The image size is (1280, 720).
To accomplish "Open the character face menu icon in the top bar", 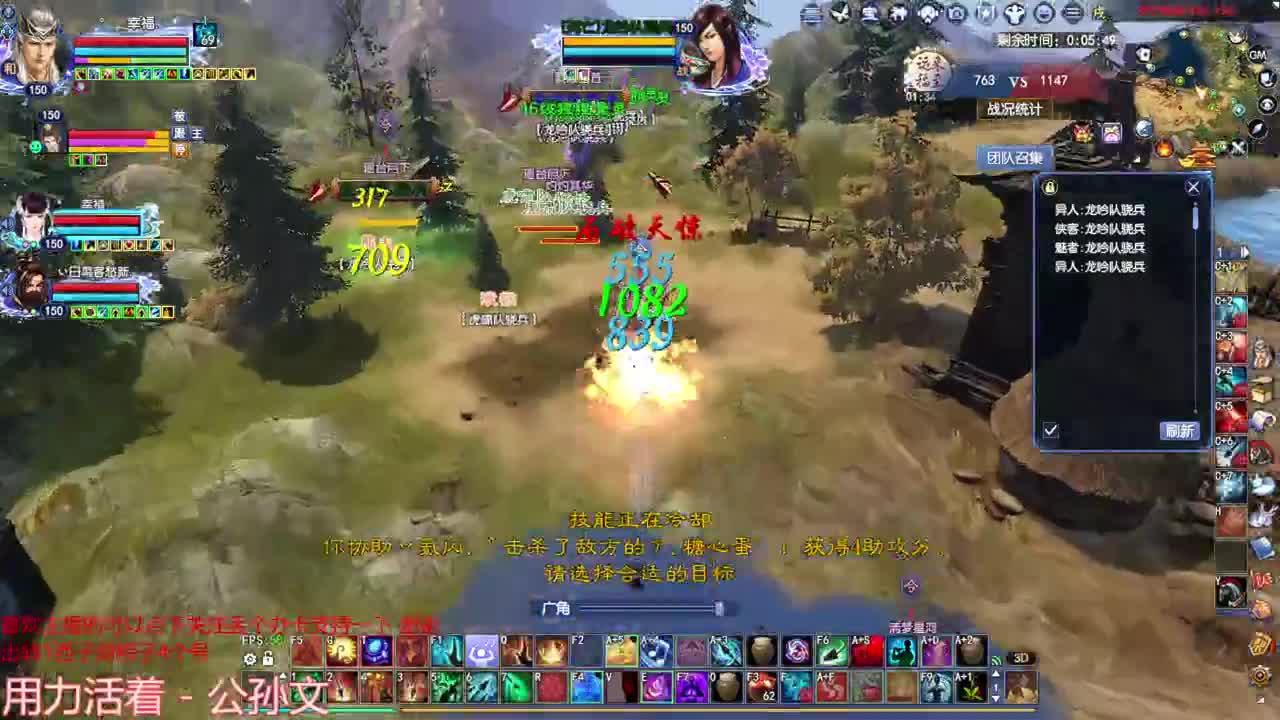I will 1043,13.
